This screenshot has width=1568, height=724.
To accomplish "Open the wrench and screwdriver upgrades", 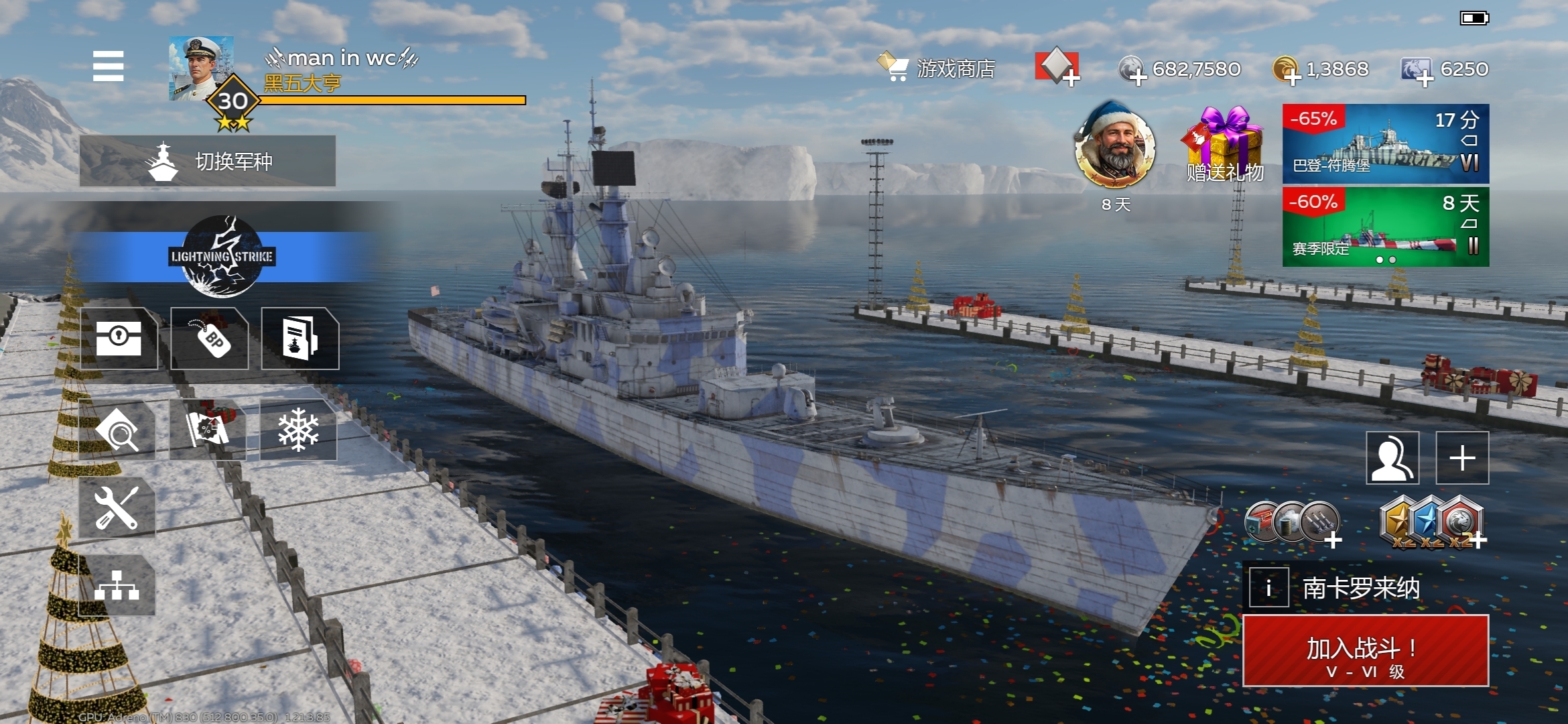I will point(117,507).
